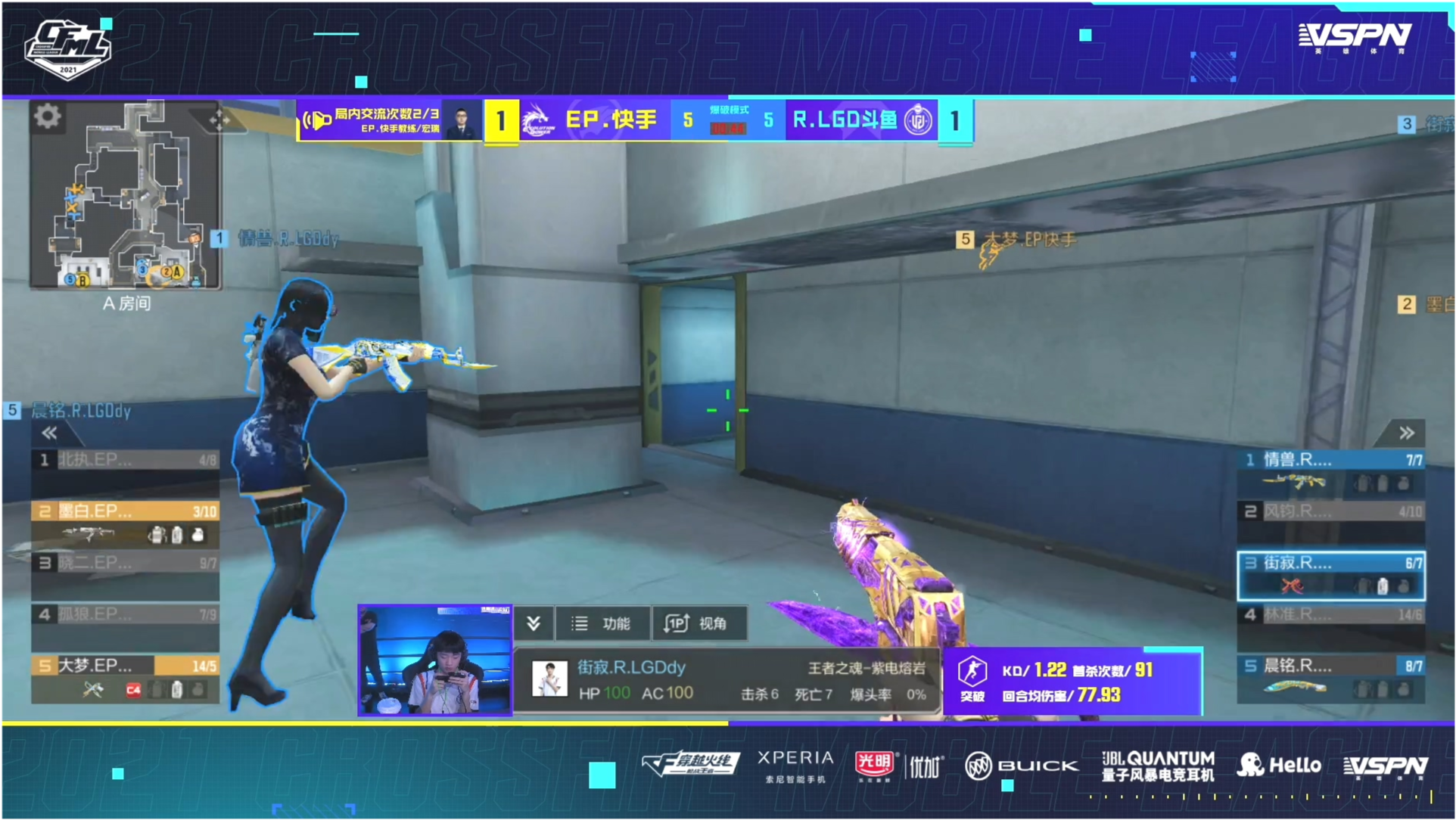Click the 局内交流次数 speaker icon
Viewport: 1456px width, 820px height.
tap(317, 120)
